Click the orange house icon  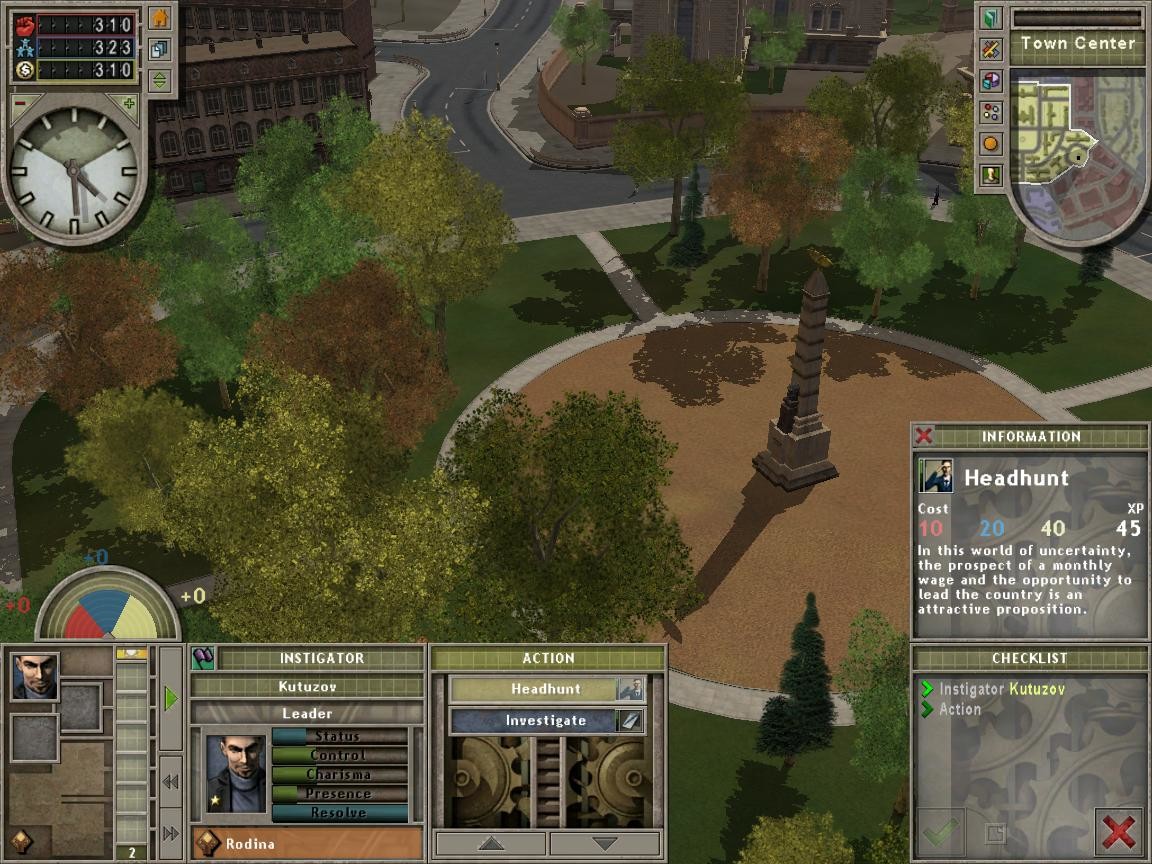click(x=160, y=18)
